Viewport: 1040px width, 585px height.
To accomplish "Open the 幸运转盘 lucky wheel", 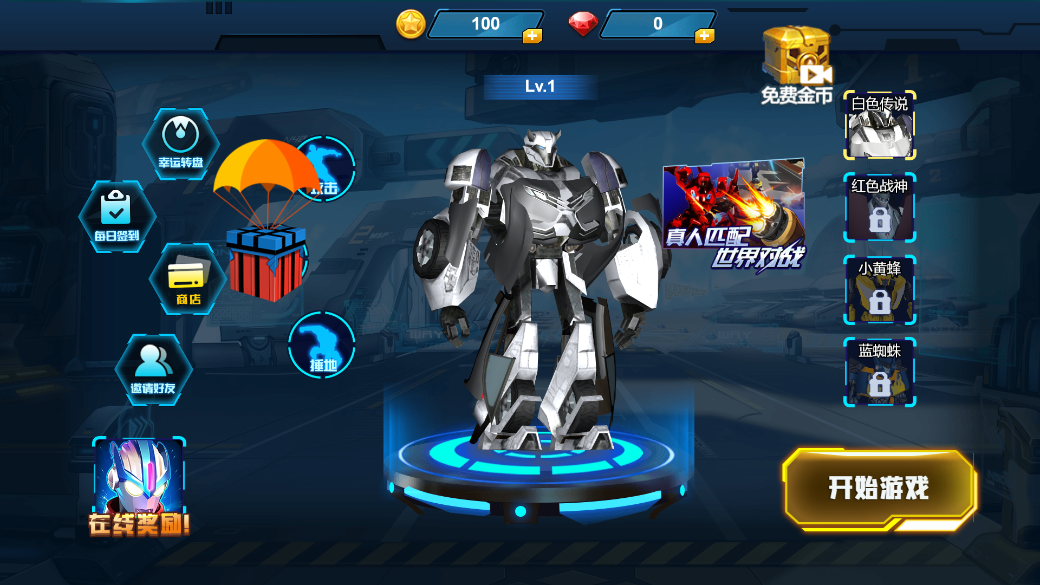I will click(x=181, y=144).
